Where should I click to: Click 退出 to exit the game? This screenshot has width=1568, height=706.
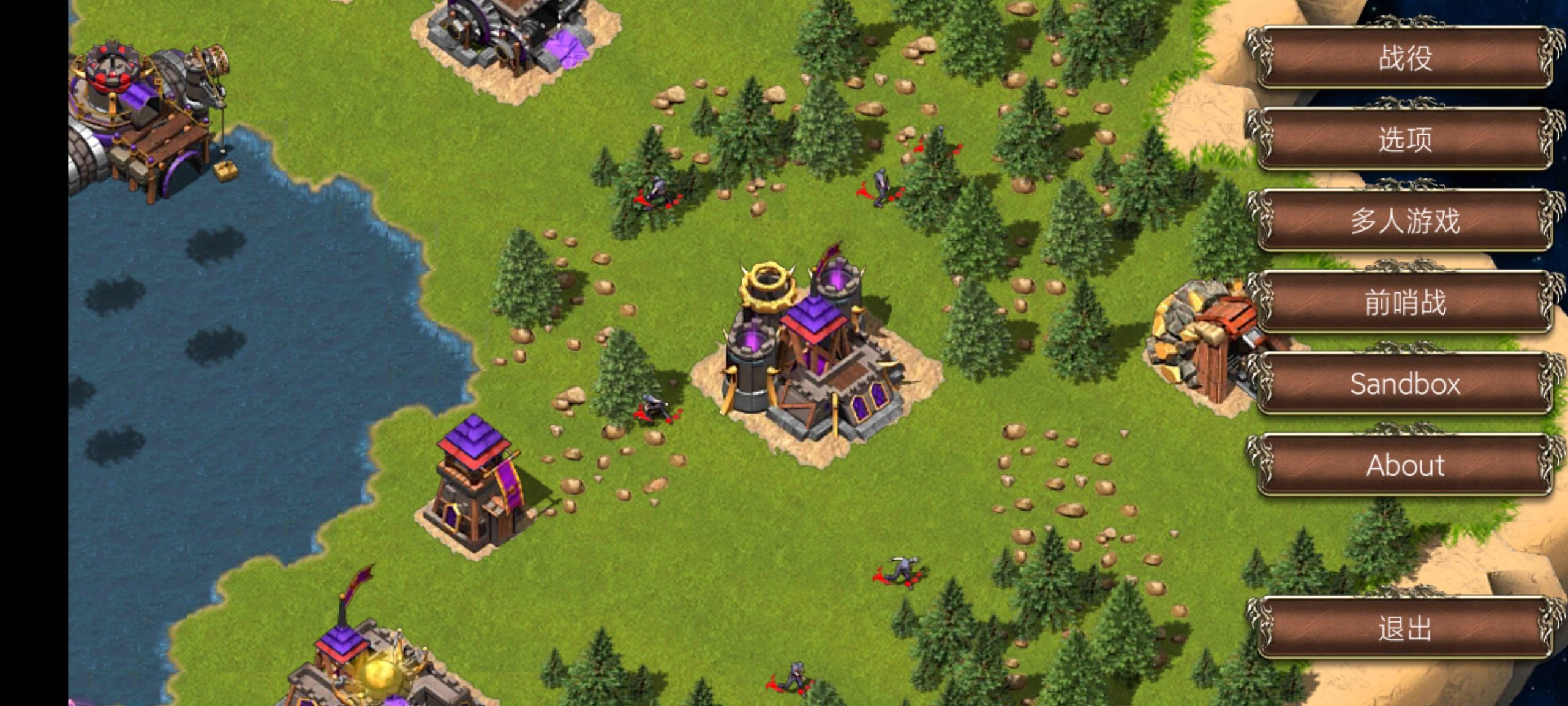1404,628
